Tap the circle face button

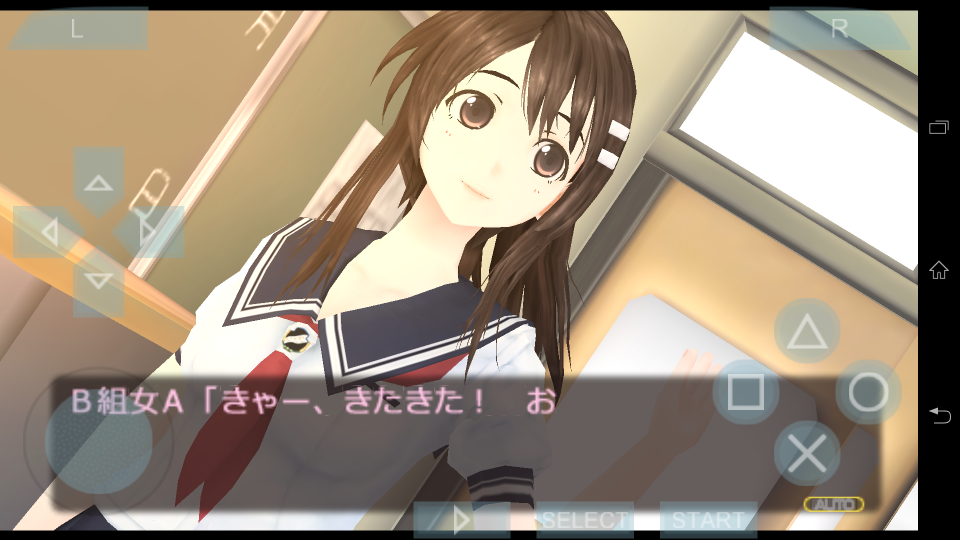tap(868, 392)
